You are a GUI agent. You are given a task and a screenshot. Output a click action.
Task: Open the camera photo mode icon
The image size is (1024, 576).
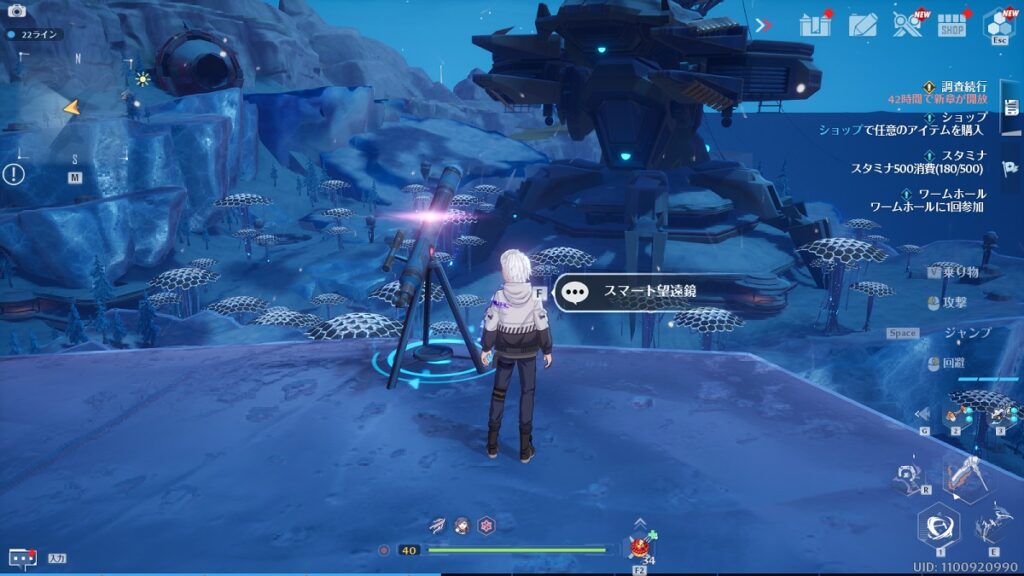click(x=16, y=11)
